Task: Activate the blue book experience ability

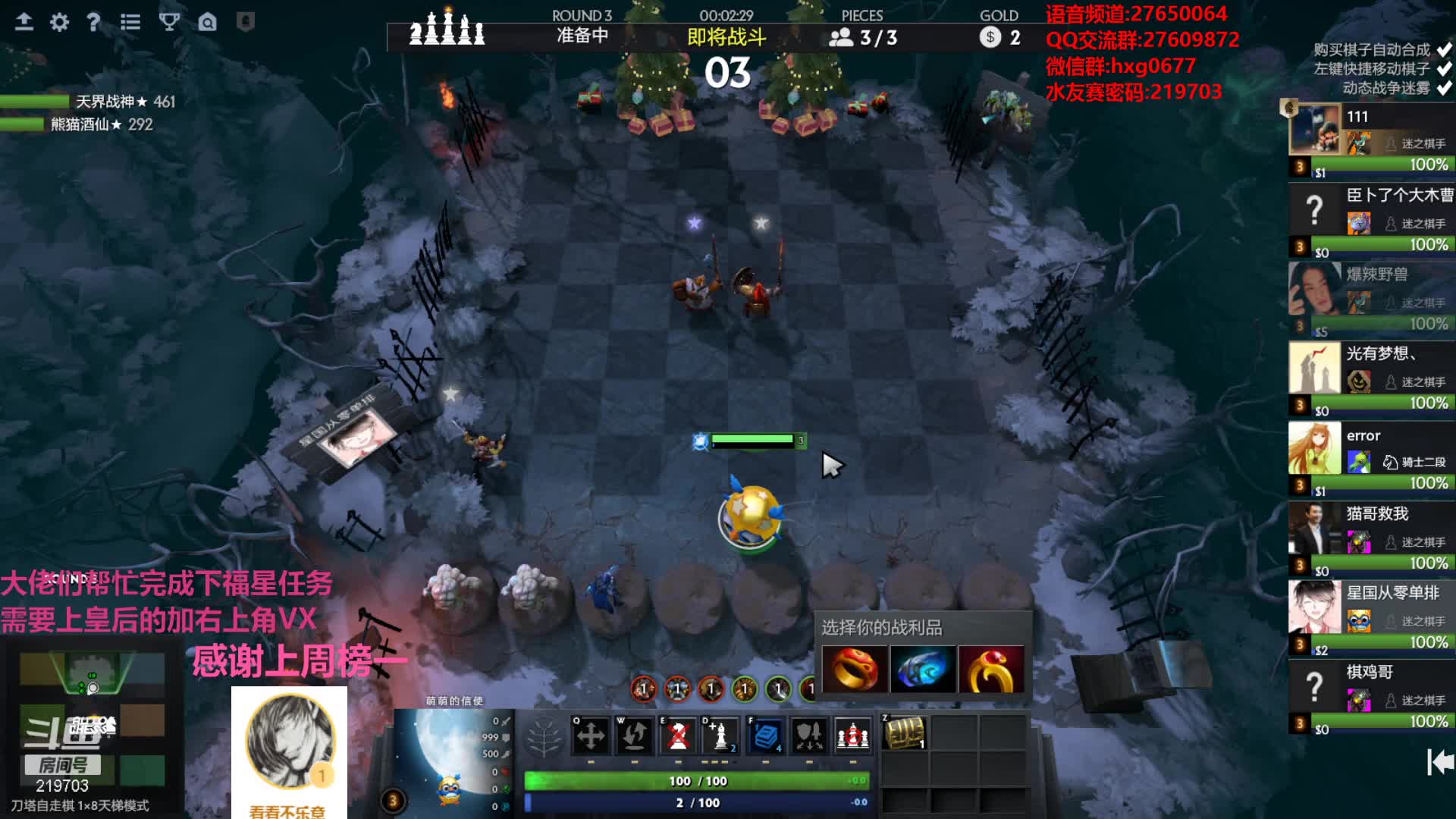Action: pos(766,735)
